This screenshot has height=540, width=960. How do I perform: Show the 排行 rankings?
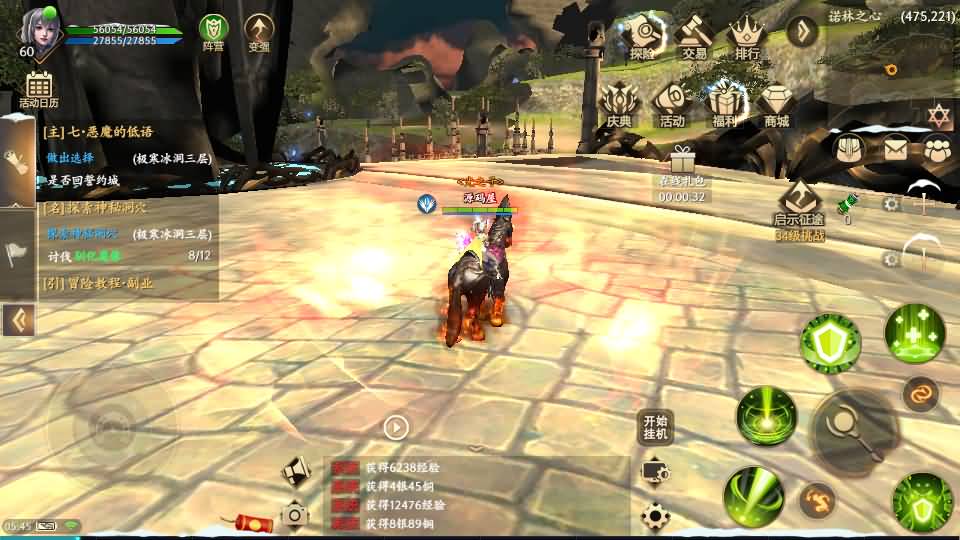[746, 35]
